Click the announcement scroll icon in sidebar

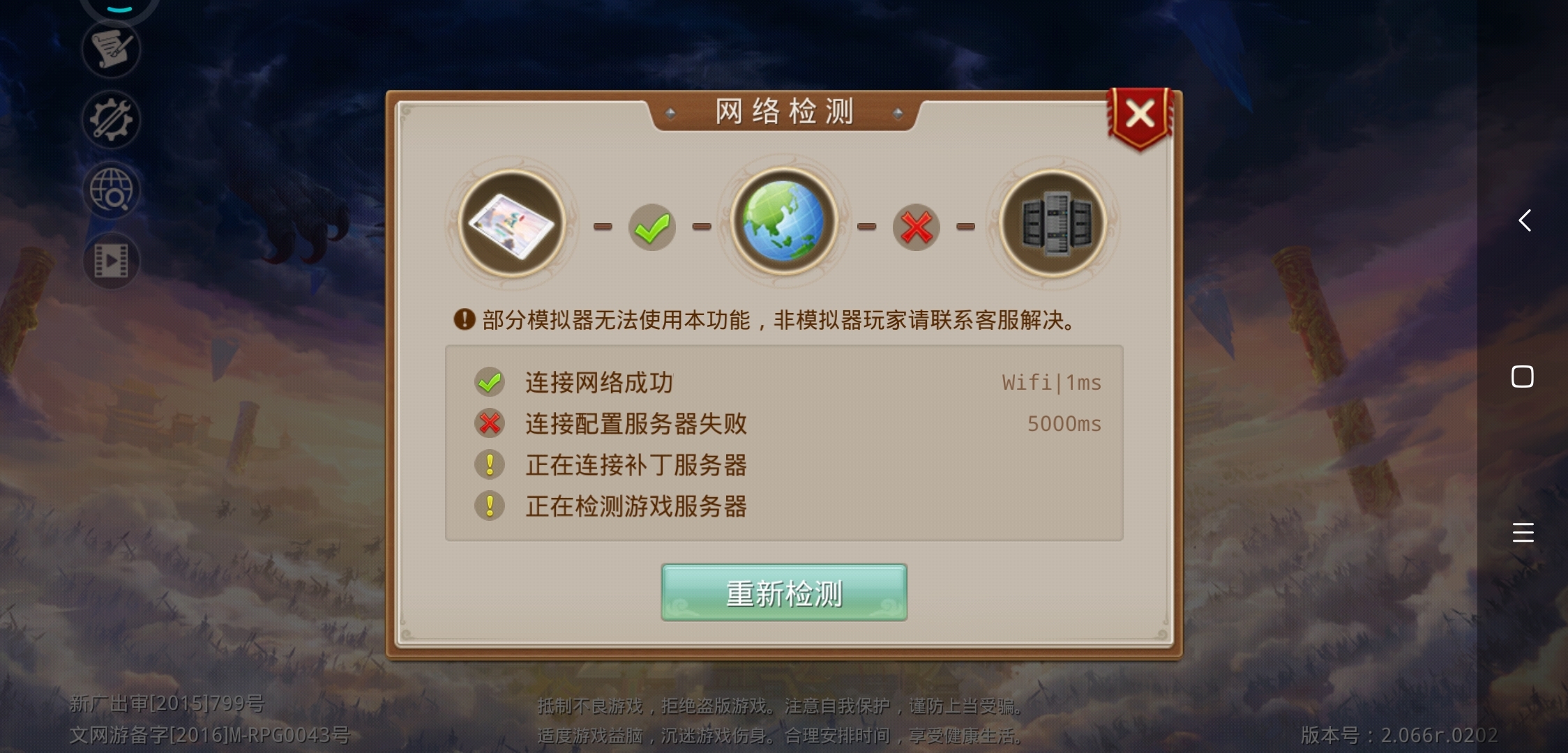(112, 49)
